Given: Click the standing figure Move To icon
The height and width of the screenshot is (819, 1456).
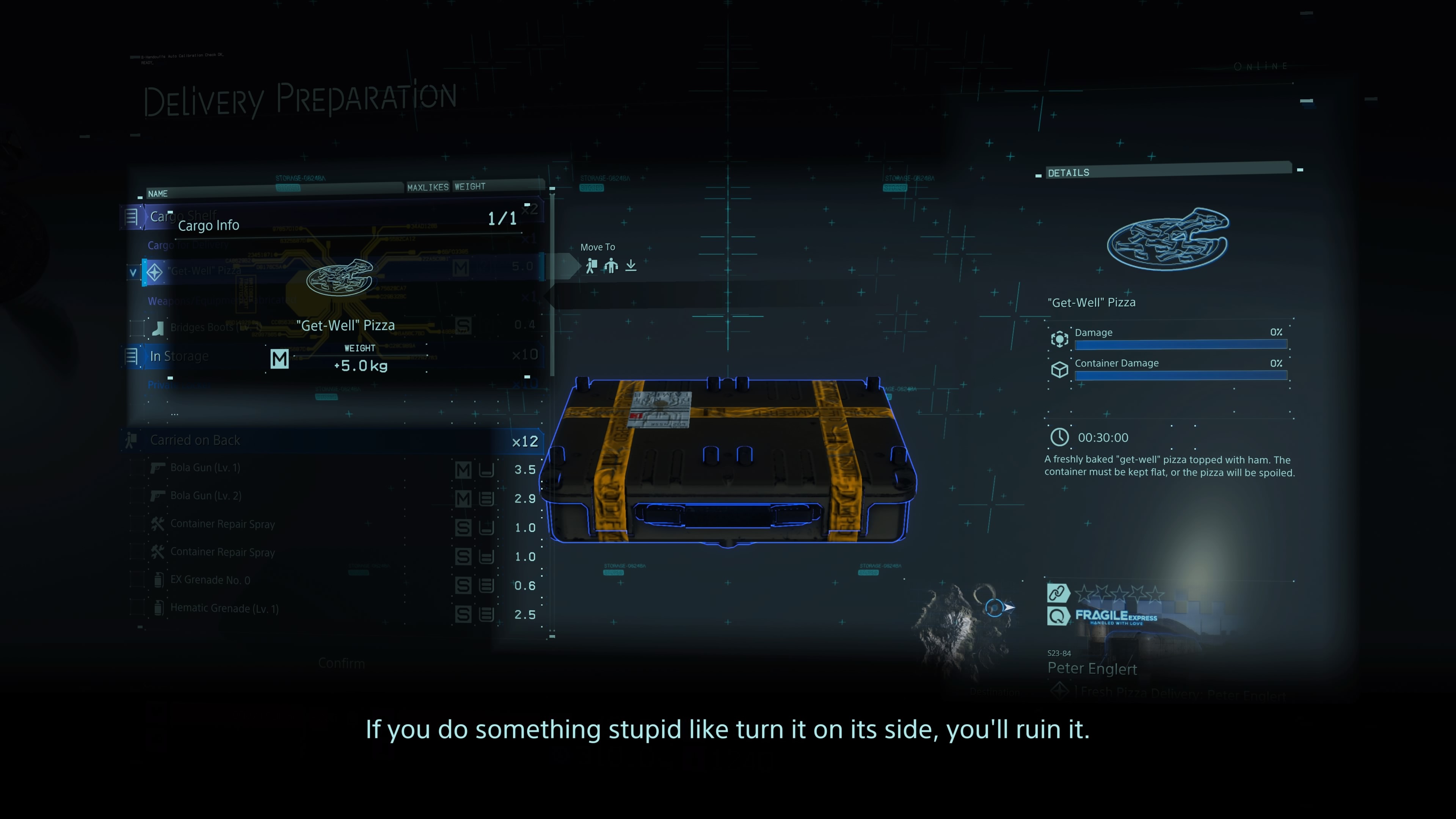Looking at the screenshot, I should click(611, 266).
